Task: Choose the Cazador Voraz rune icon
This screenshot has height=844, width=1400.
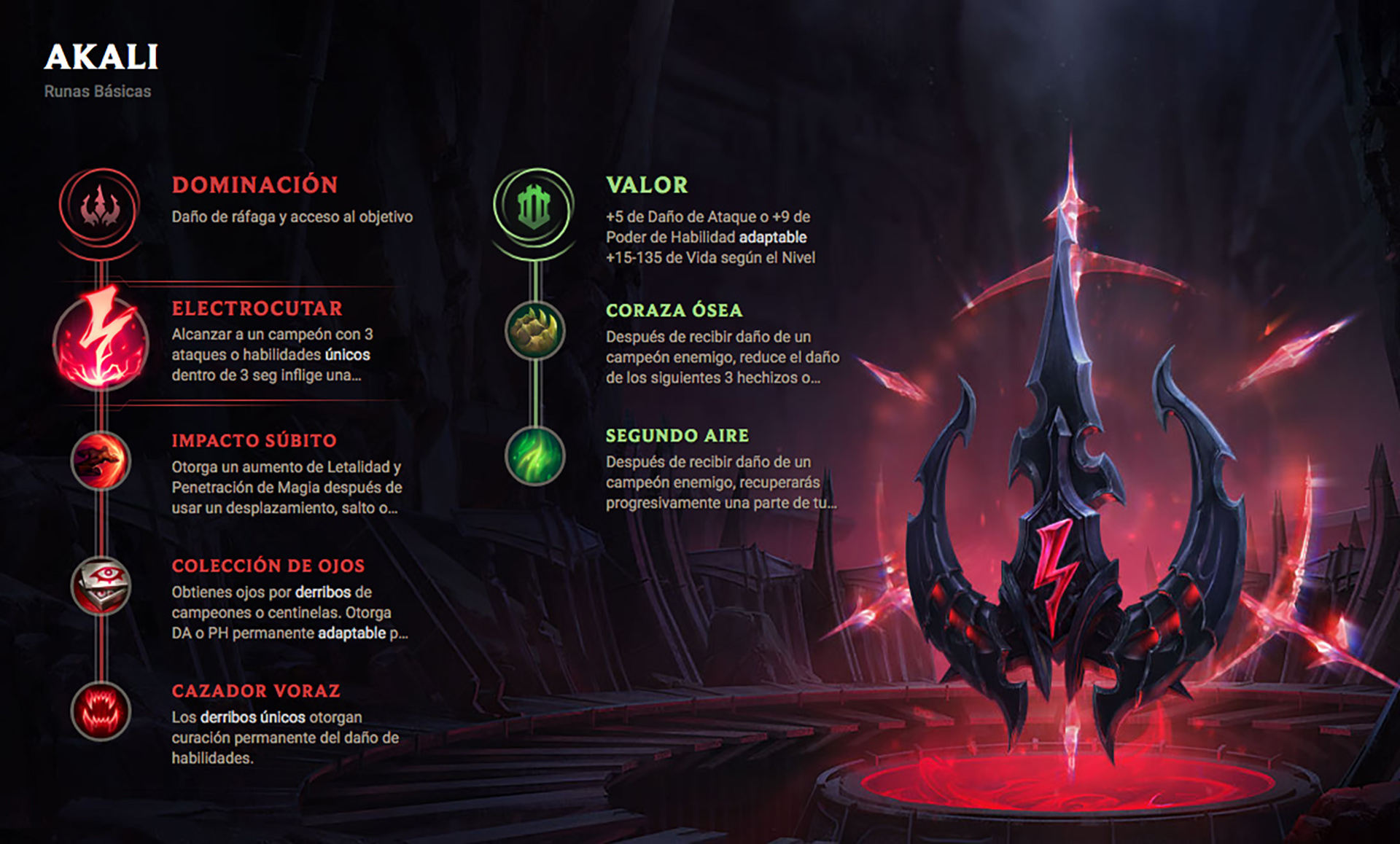Action: coord(101,711)
